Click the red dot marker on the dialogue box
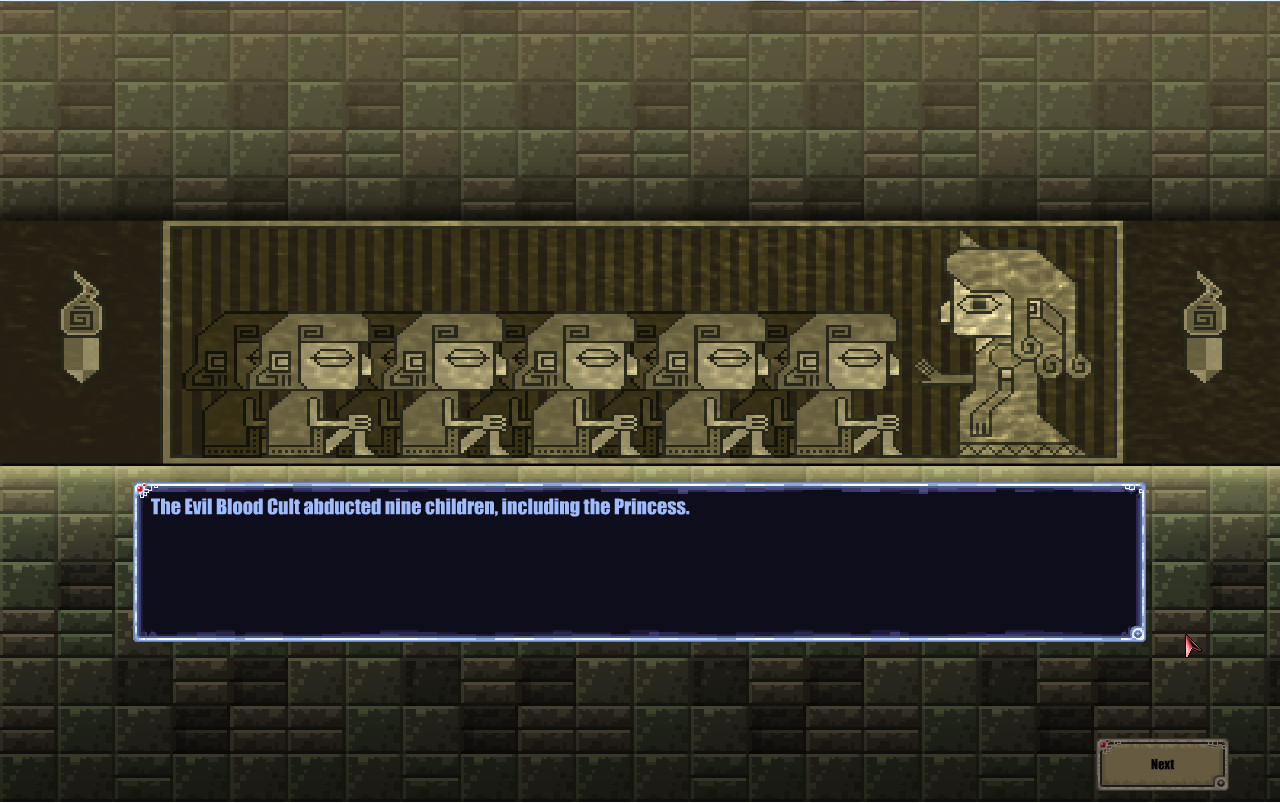Image resolution: width=1280 pixels, height=803 pixels. 141,489
